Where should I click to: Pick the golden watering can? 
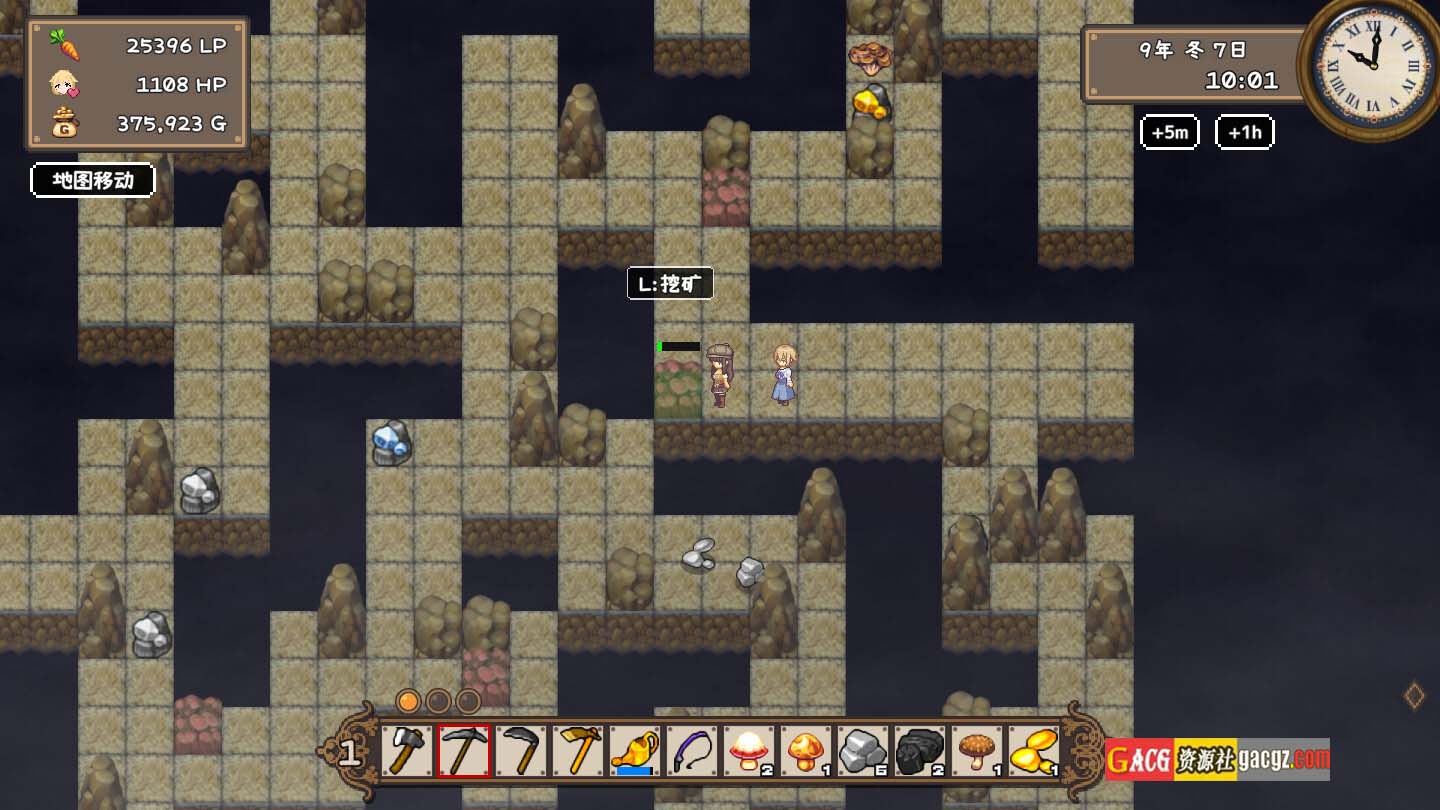point(635,751)
